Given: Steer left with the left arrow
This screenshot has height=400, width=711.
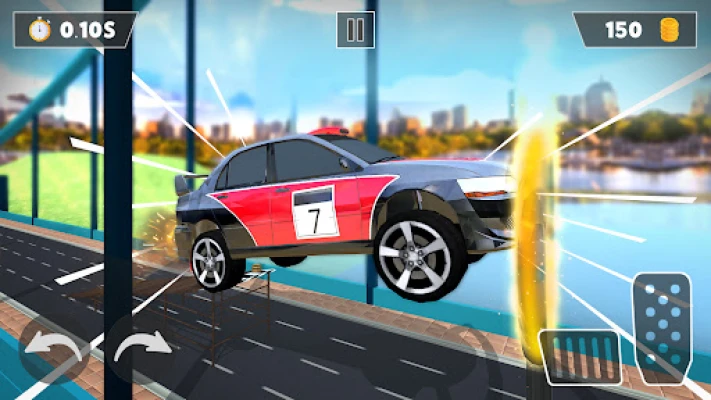Looking at the screenshot, I should pos(53,351).
